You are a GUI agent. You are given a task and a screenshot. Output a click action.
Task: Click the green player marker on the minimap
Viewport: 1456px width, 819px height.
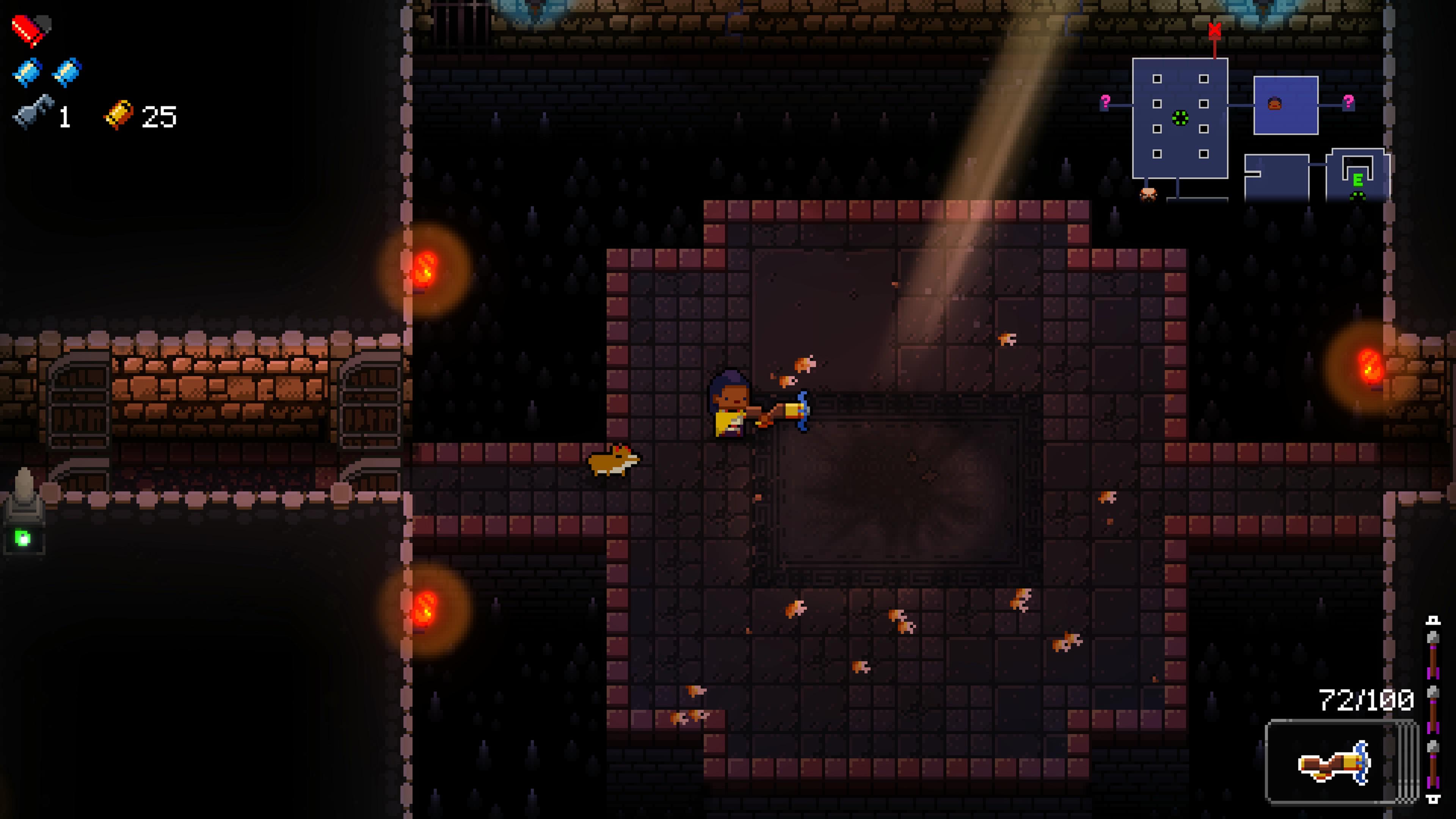coord(1180,118)
